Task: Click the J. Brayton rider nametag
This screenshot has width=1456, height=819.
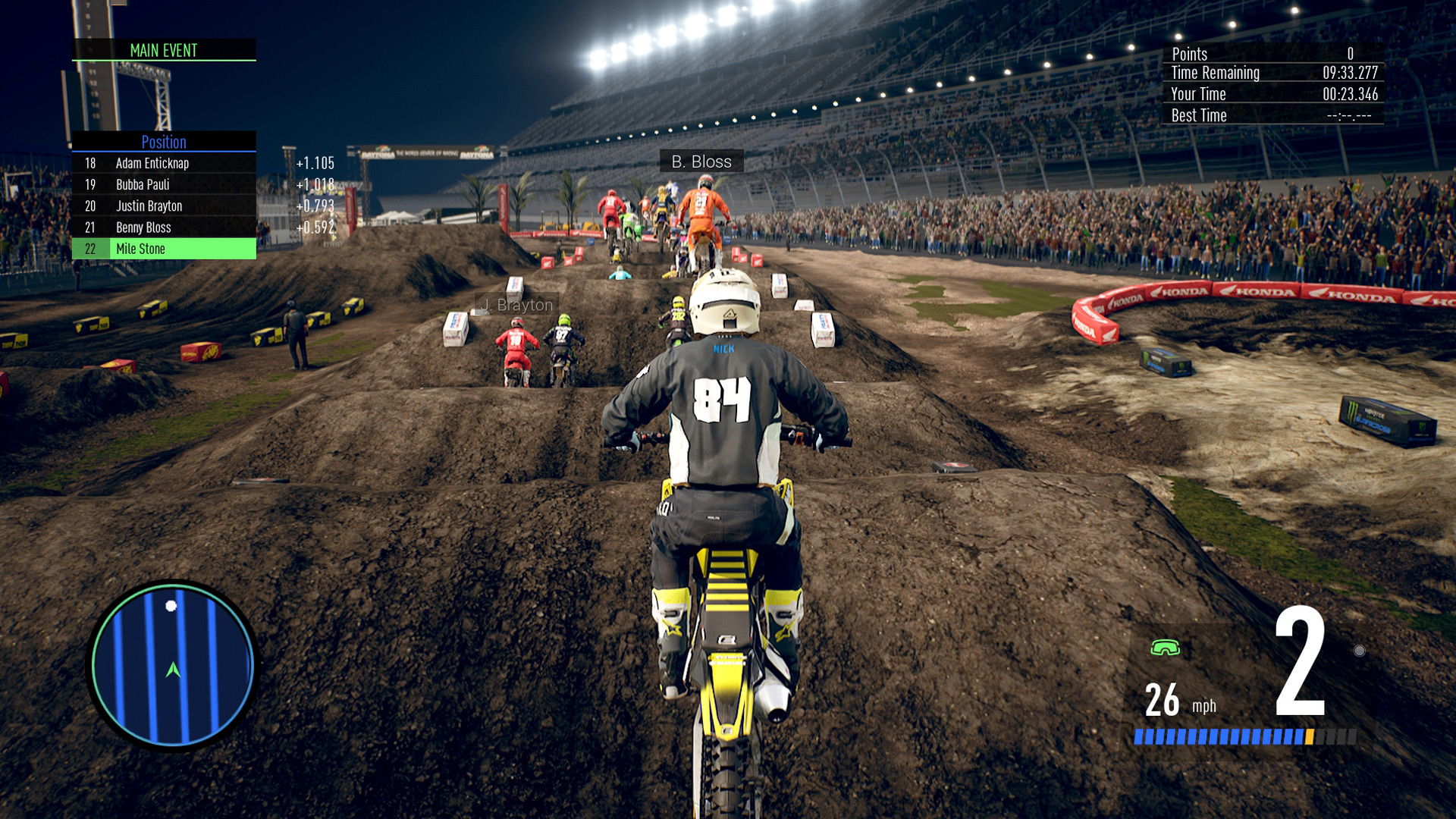Action: pyautogui.click(x=516, y=304)
